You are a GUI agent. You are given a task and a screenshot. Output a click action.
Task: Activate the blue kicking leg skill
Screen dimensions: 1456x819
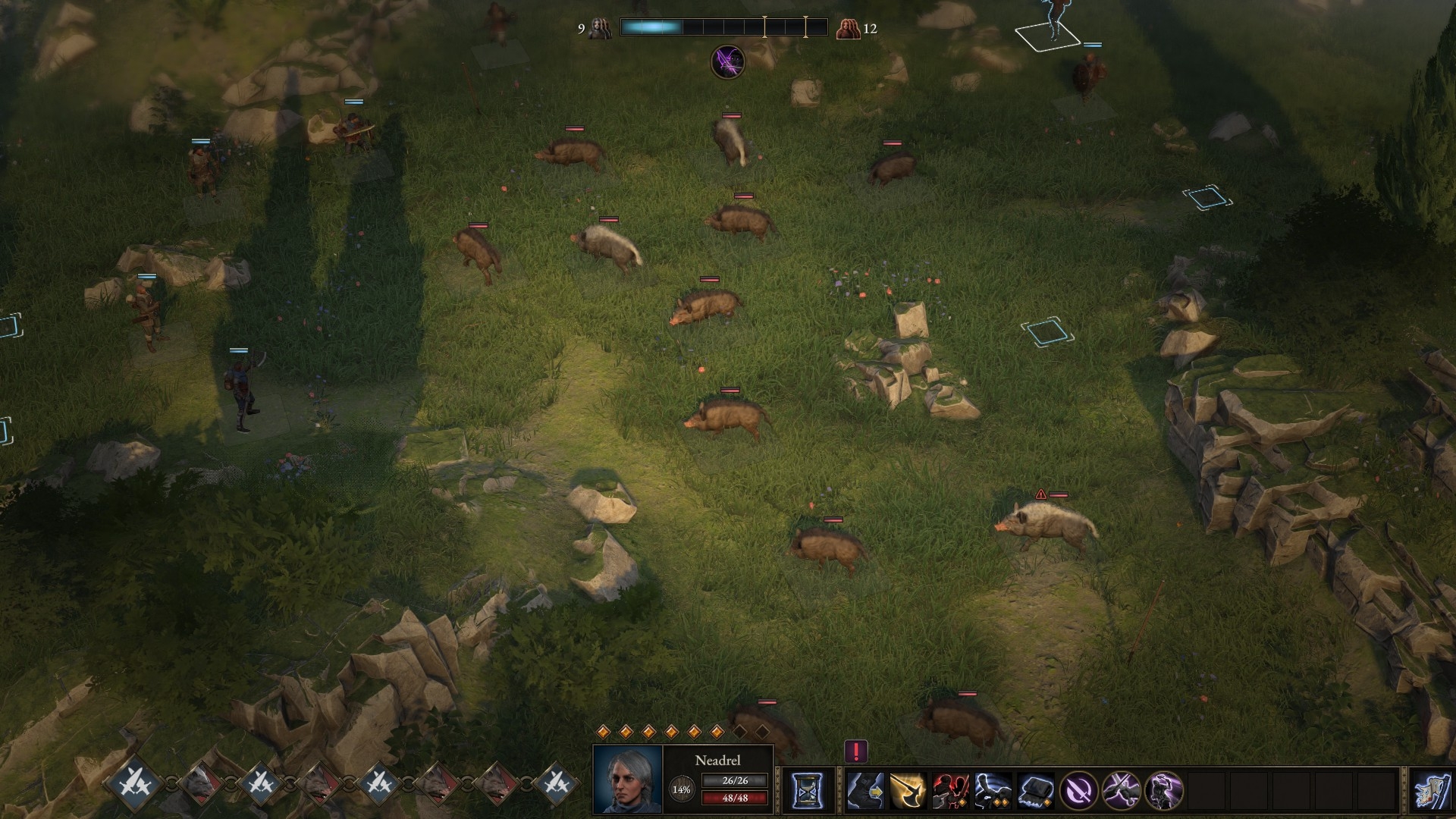click(993, 791)
